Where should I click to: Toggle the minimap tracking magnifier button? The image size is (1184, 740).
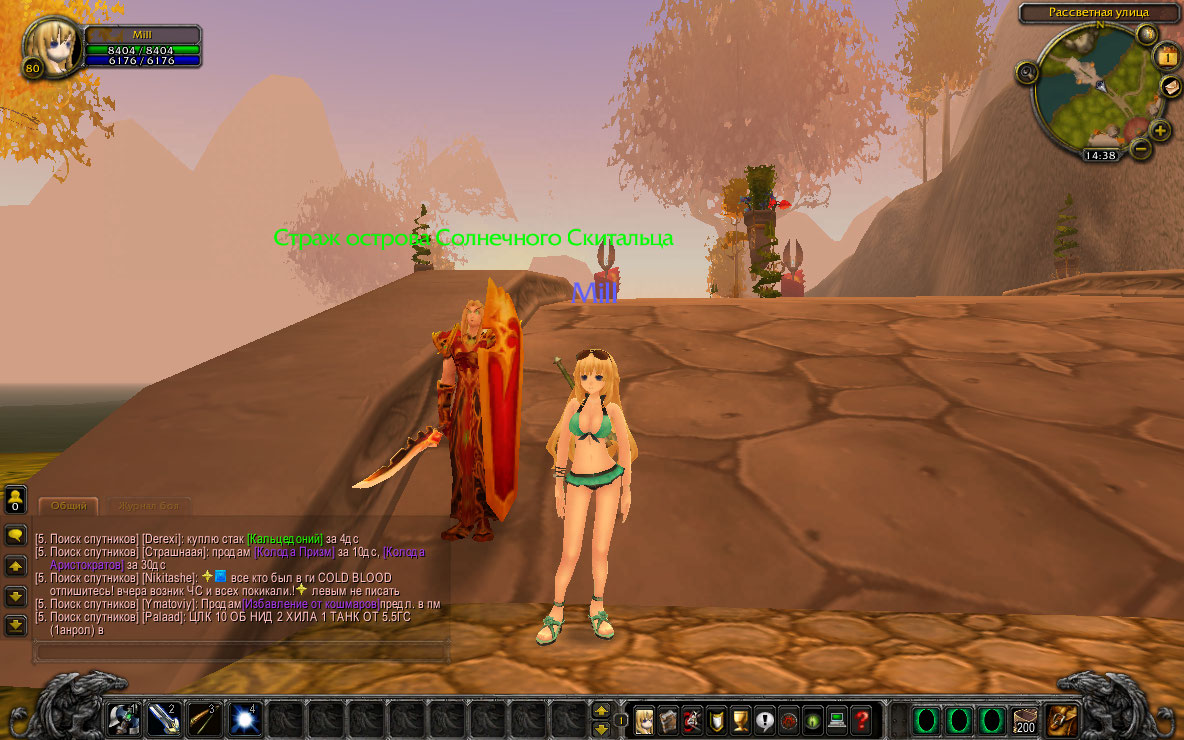(x=1027, y=72)
